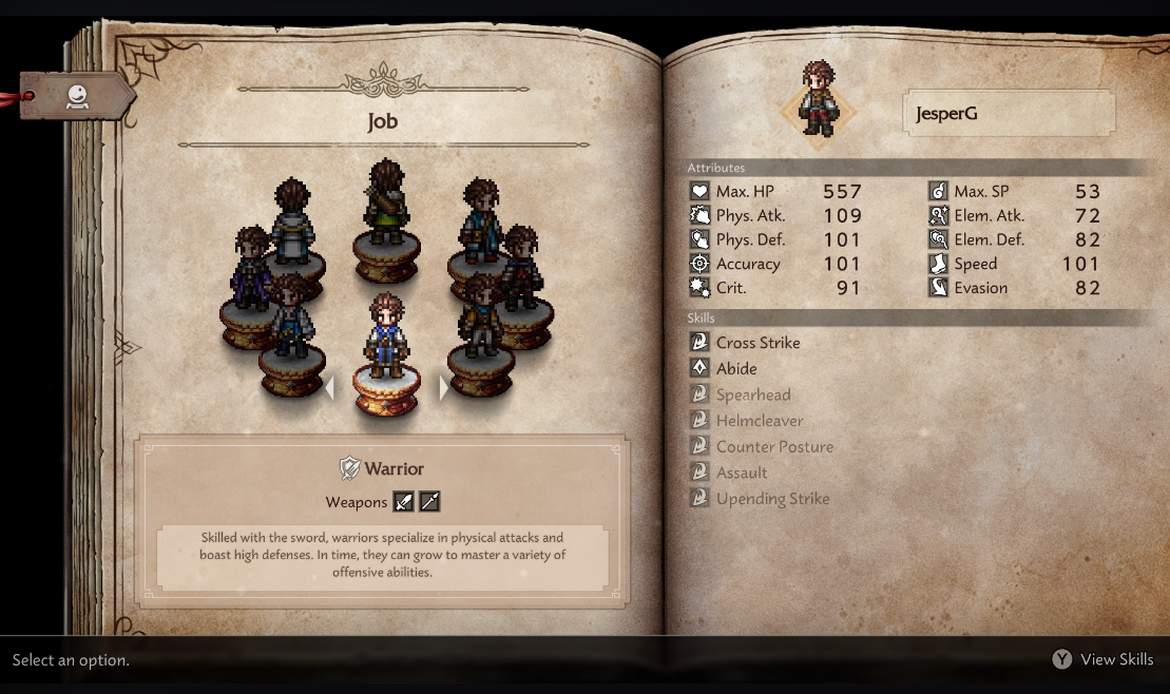Choose the green-cloaked job figure
The width and height of the screenshot is (1170, 694).
385,205
